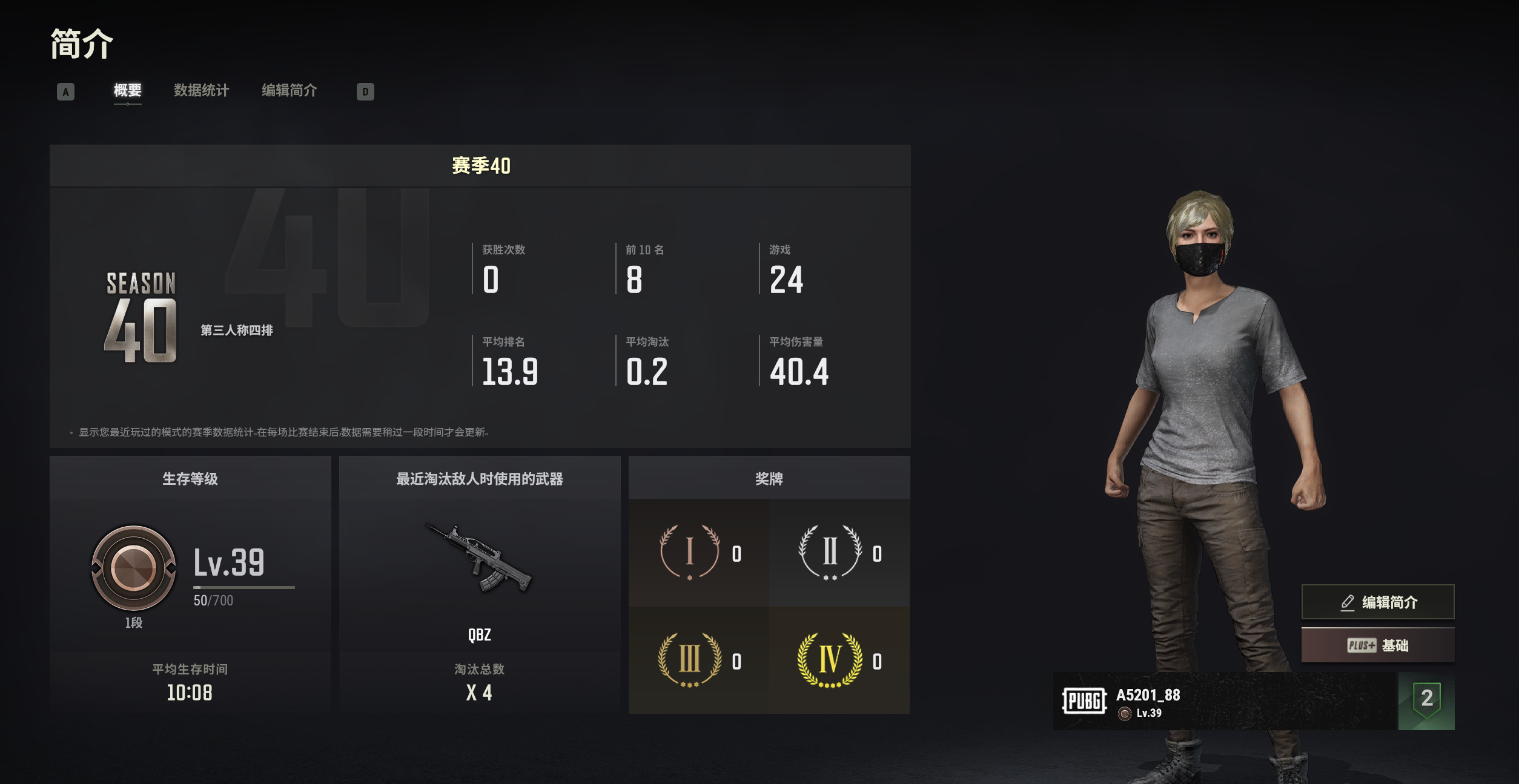1519x784 pixels.
Task: Select the tier III medal
Action: click(689, 659)
